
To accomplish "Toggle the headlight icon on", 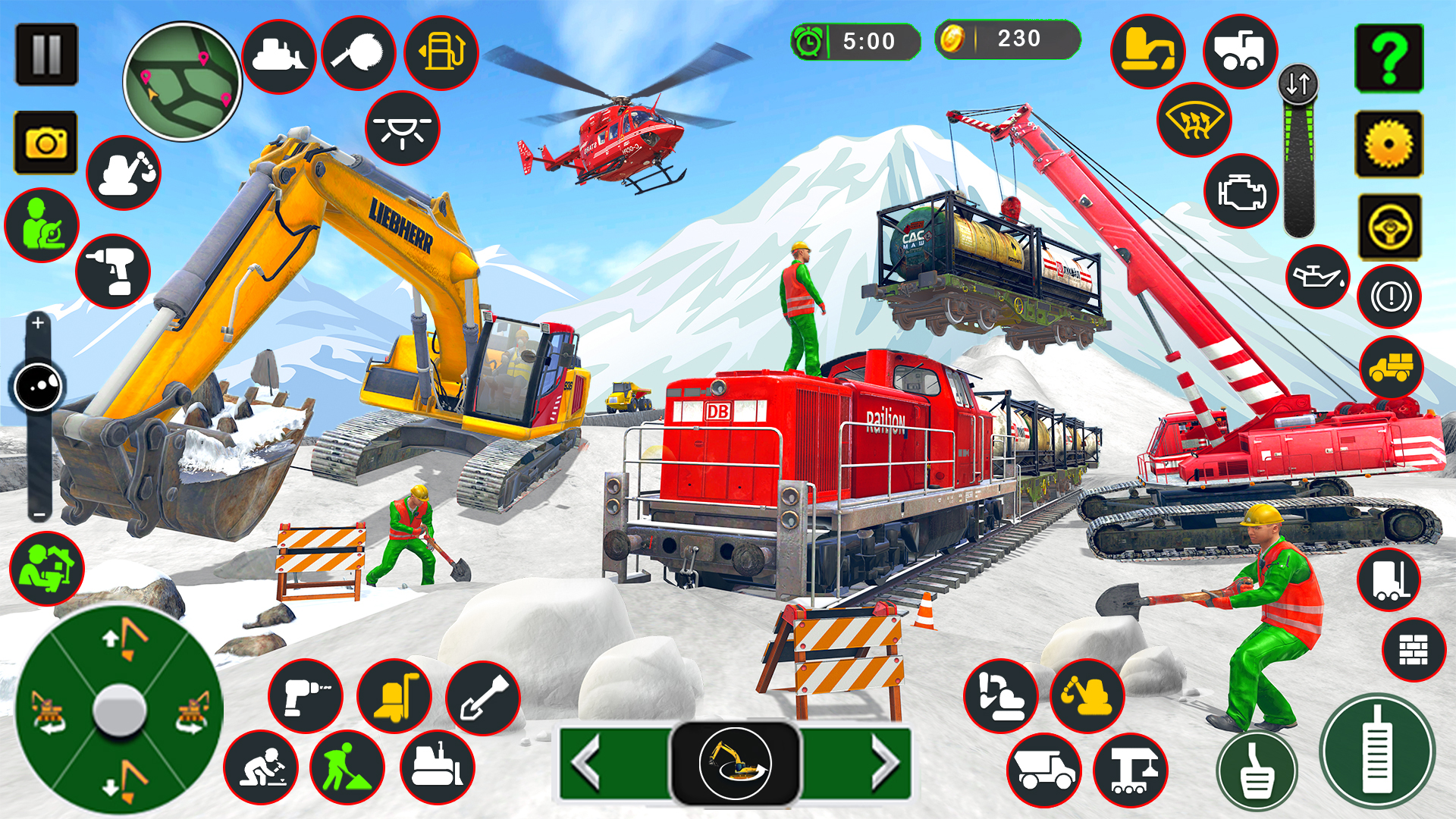I will coord(400,129).
